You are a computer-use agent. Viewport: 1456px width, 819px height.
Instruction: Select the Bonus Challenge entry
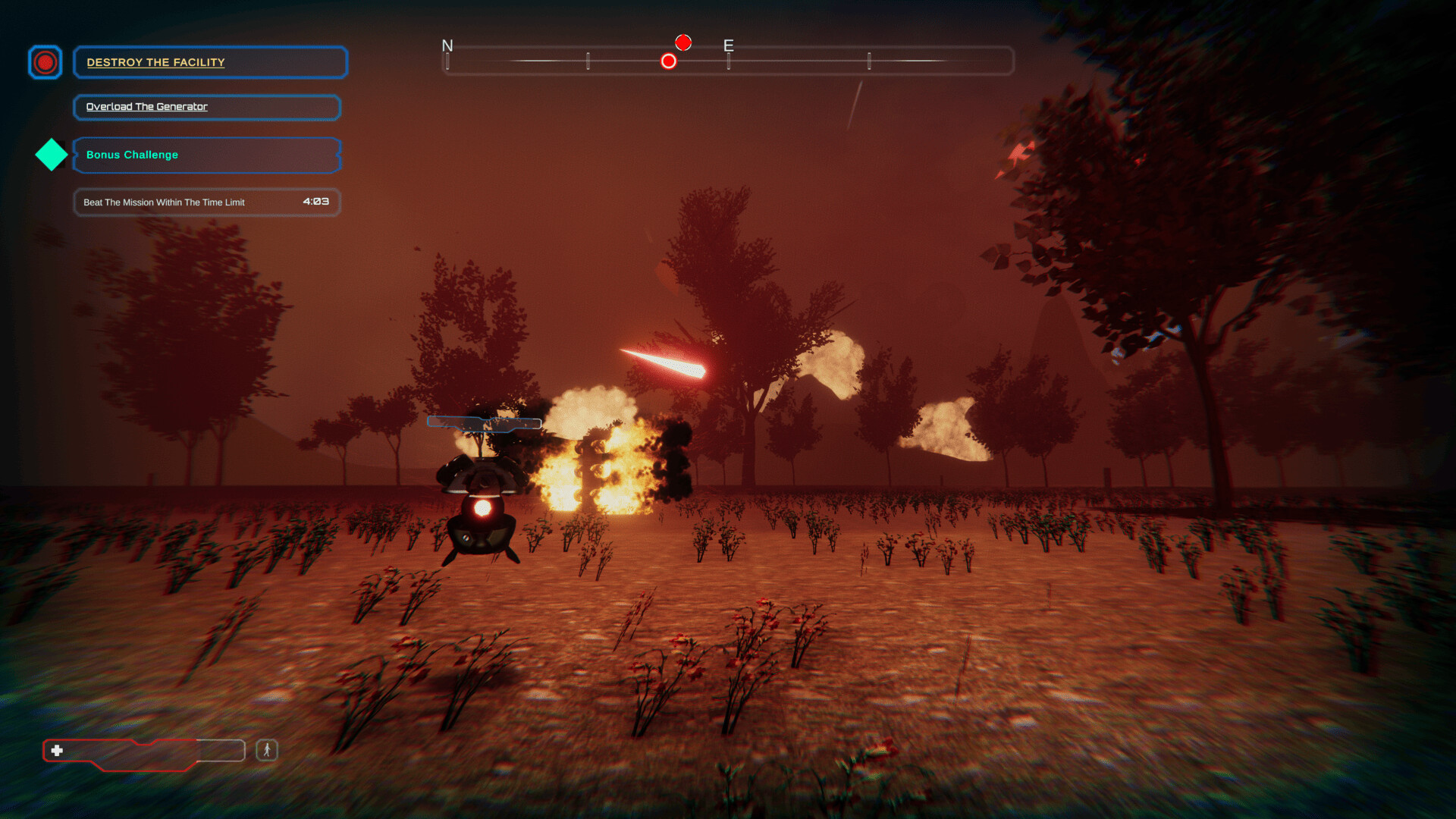206,155
